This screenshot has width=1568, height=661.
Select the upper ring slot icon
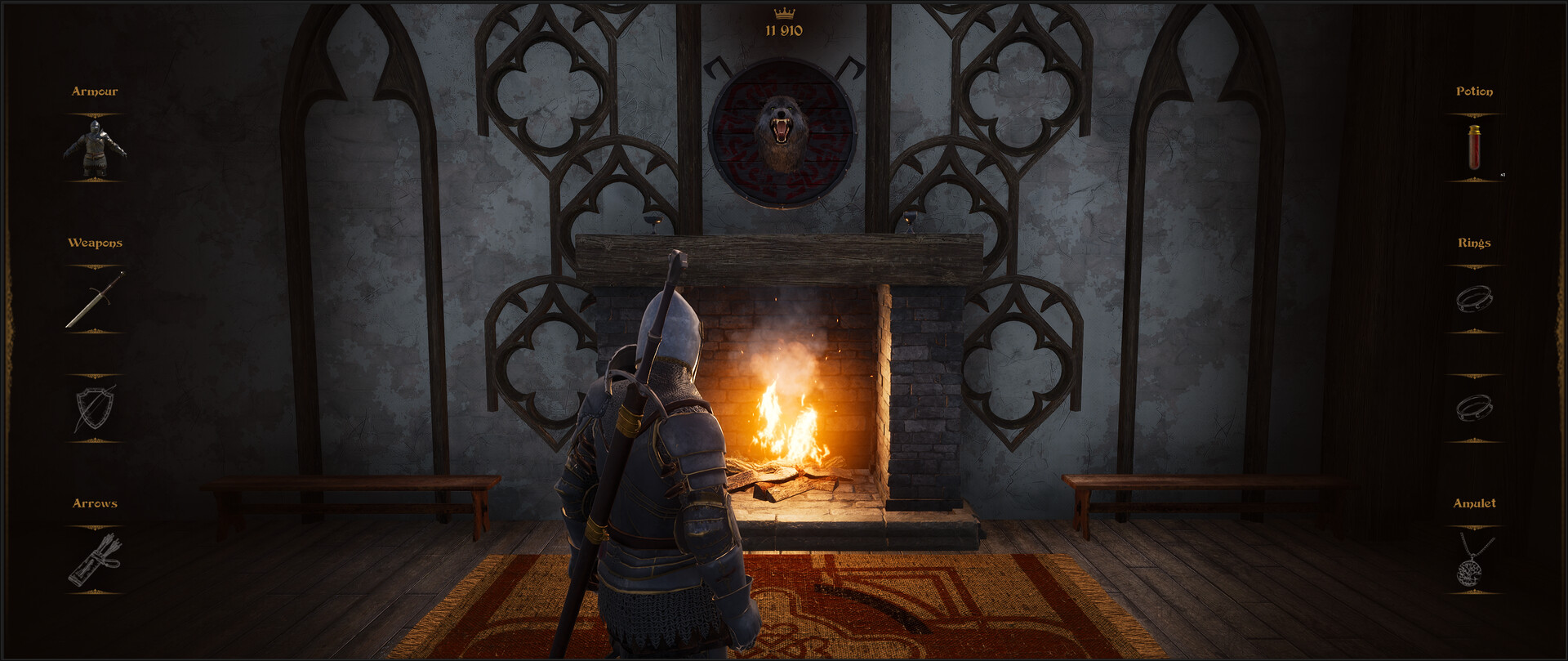pos(1474,300)
